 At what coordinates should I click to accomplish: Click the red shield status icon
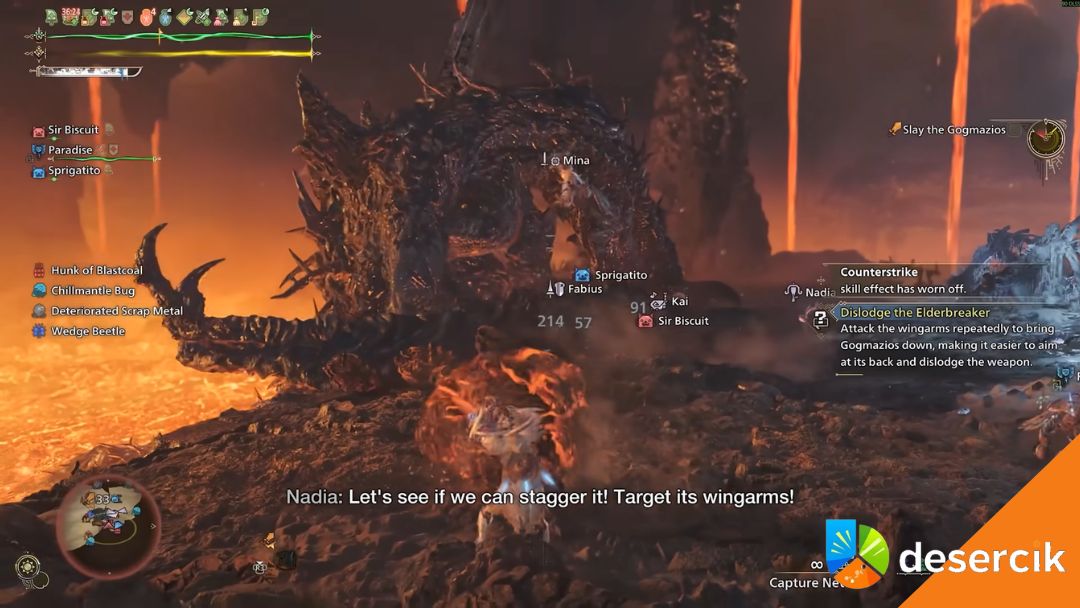coord(127,17)
